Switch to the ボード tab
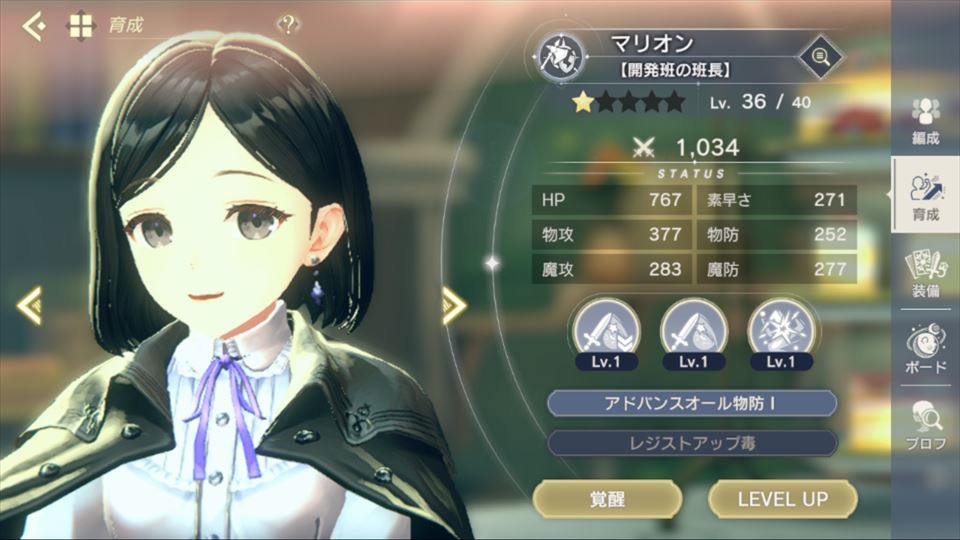 click(x=926, y=350)
